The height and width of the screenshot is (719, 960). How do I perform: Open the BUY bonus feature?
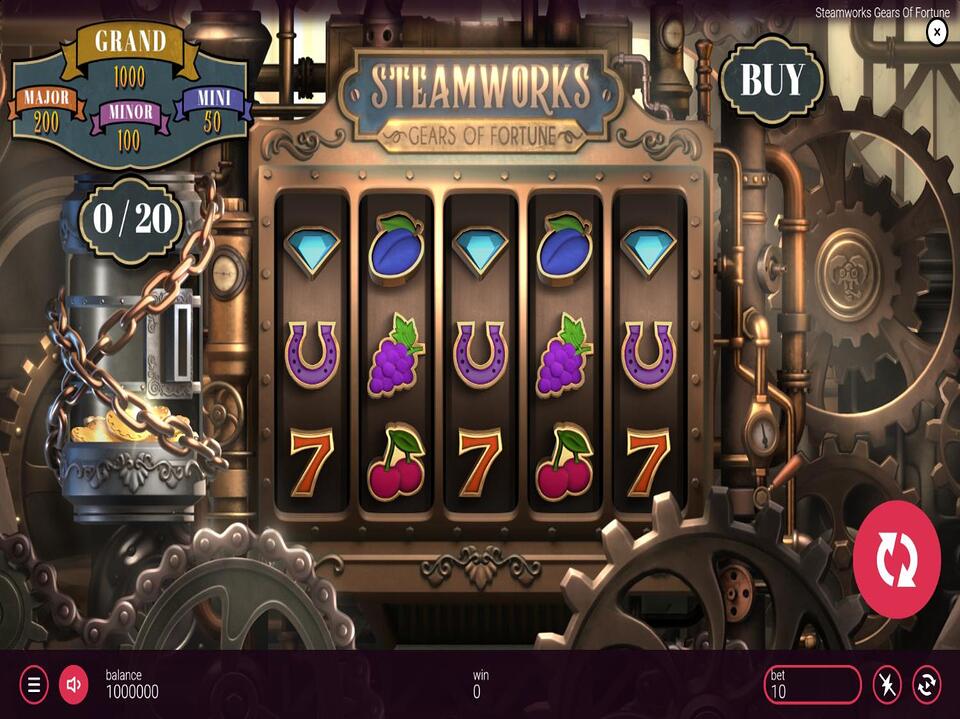click(x=771, y=78)
